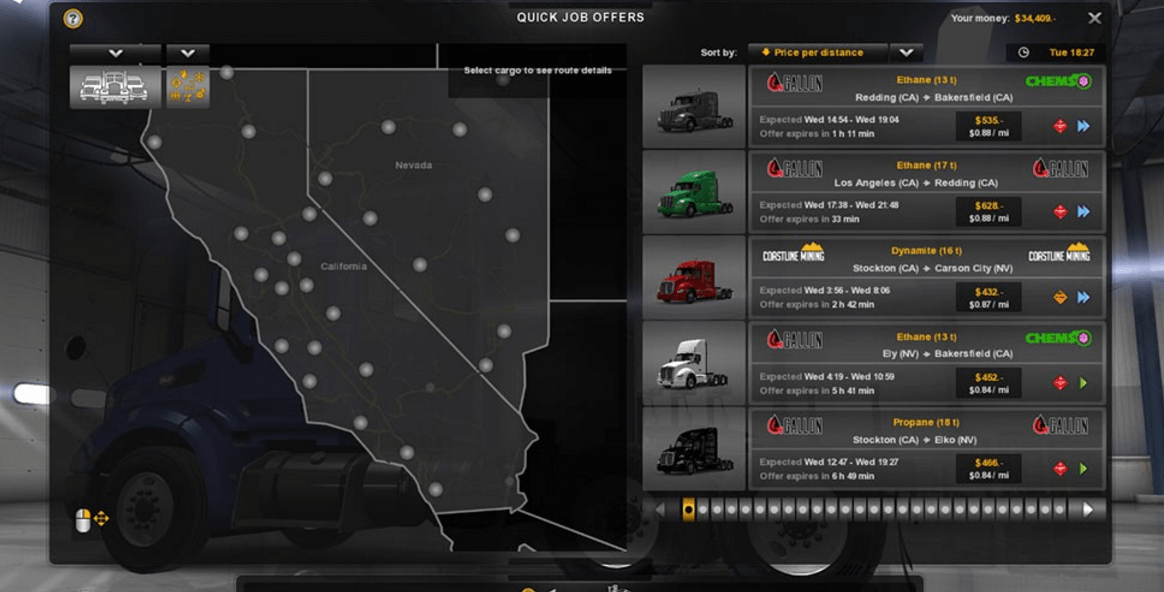Go to the previous page of job offers
The width and height of the screenshot is (1164, 592).
pyautogui.click(x=659, y=509)
